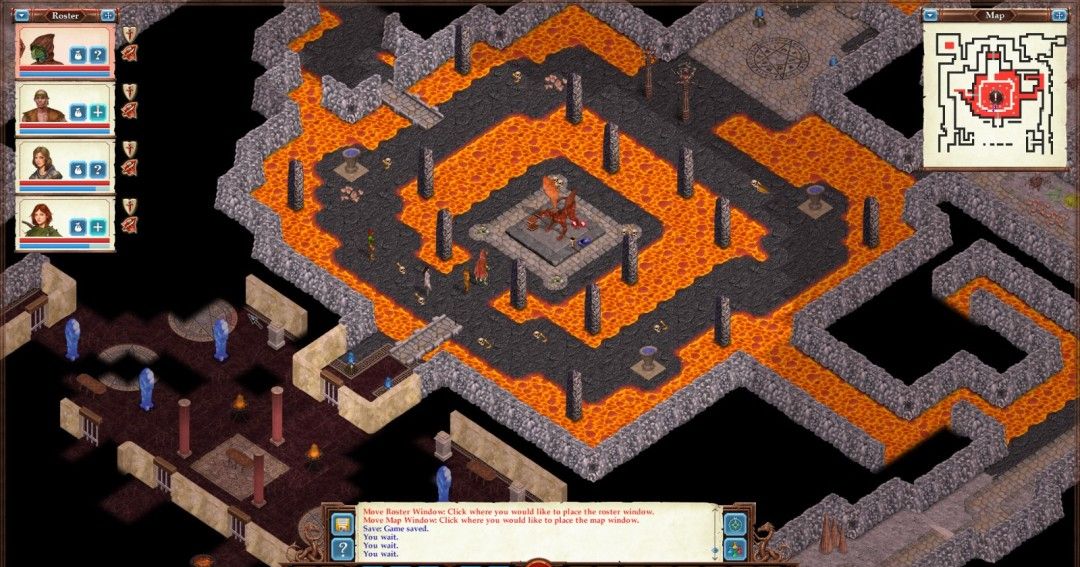
Task: Save the game with the floppy disk button
Action: [x=342, y=523]
